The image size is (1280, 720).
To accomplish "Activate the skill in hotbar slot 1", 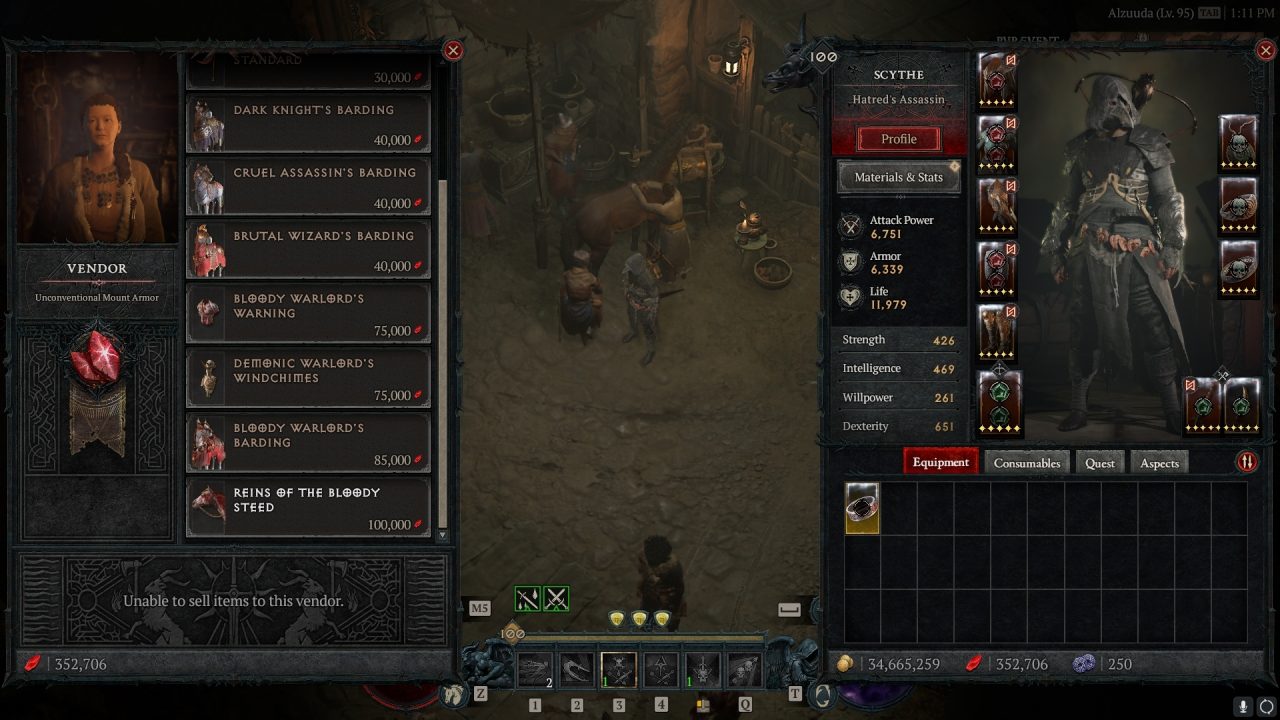I will coord(537,668).
